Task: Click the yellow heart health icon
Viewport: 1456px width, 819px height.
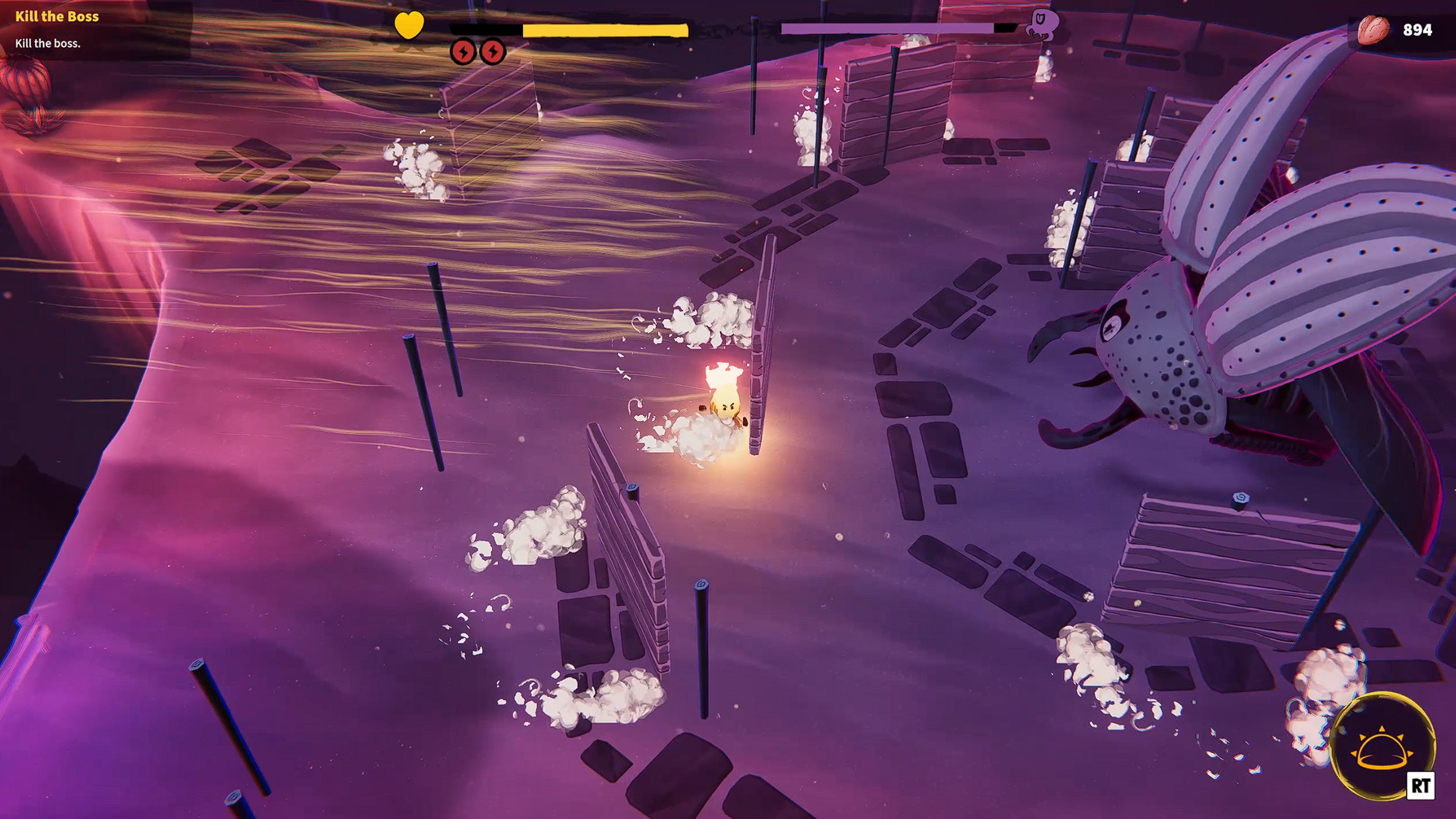Action: click(409, 25)
